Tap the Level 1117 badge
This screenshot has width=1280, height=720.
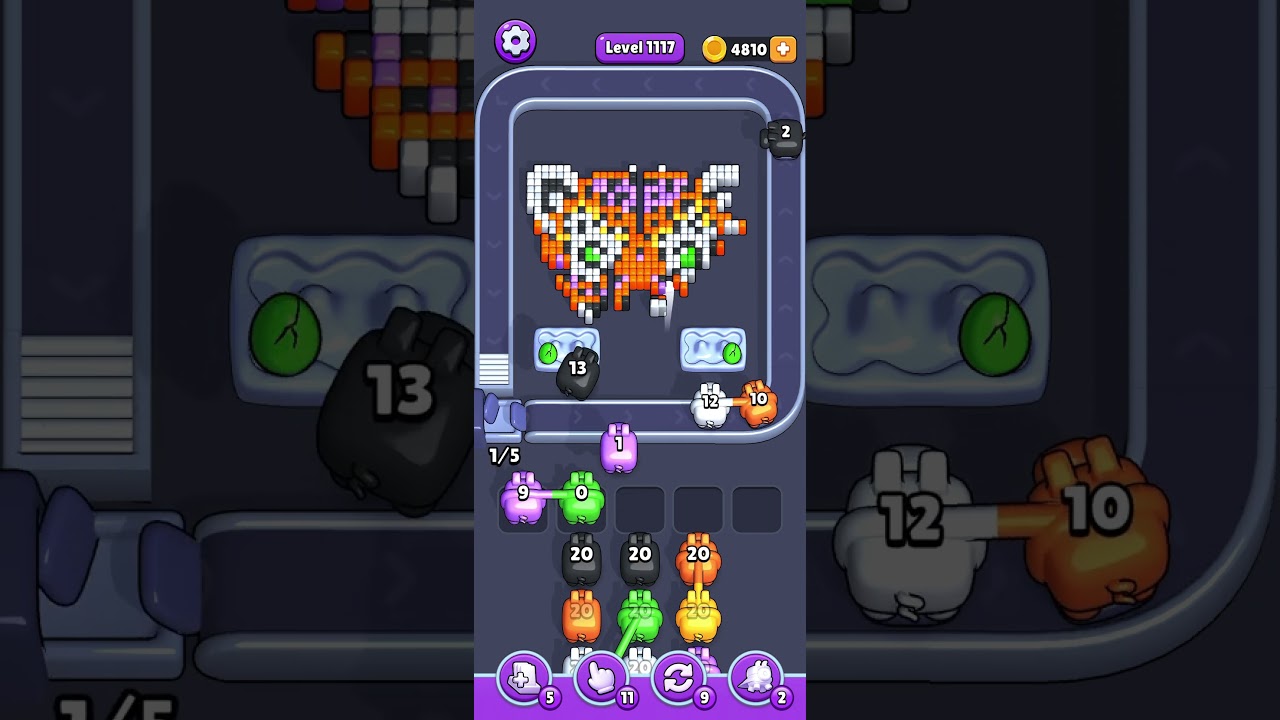(639, 47)
